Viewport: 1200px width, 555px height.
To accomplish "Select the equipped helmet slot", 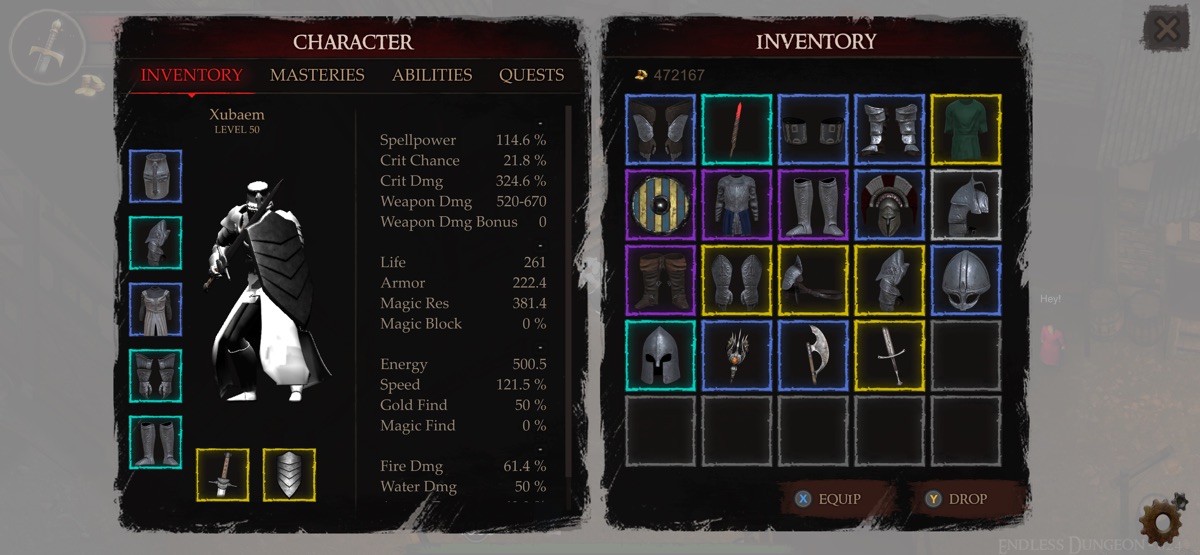I will pos(155,176).
